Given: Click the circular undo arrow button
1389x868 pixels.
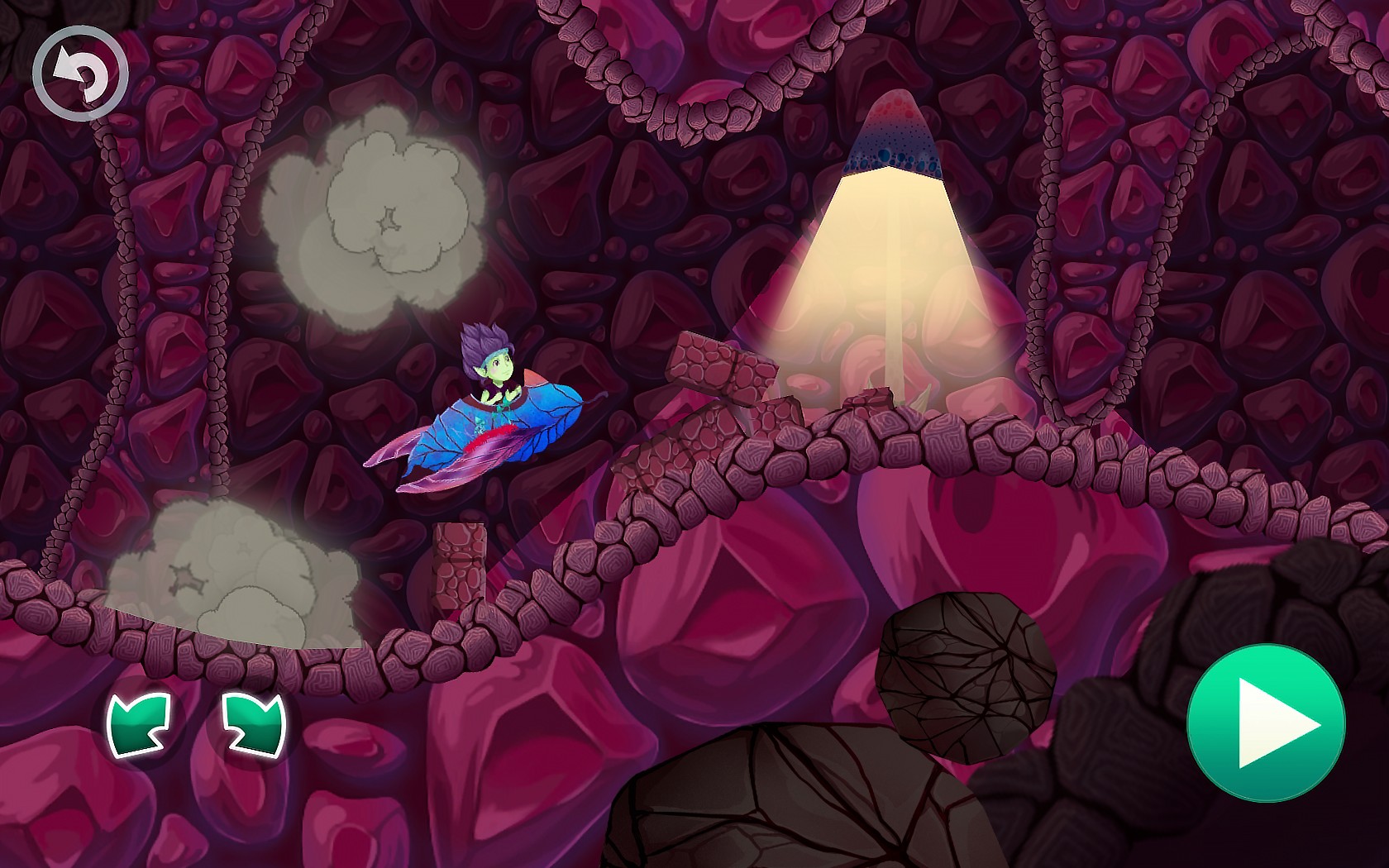Looking at the screenshot, I should (x=80, y=73).
